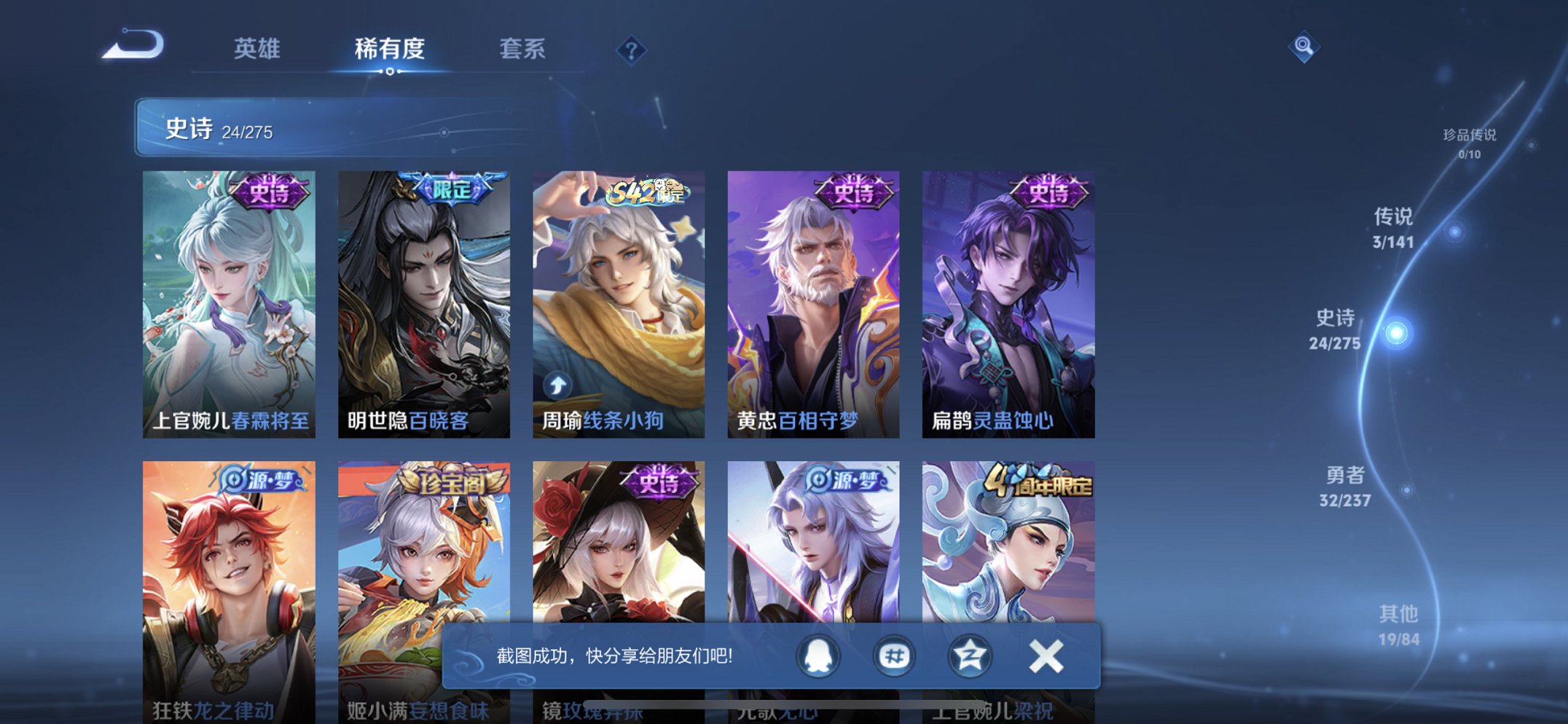The height and width of the screenshot is (724, 1568).
Task: Share screenshot using the hashtag community icon
Action: pos(895,655)
